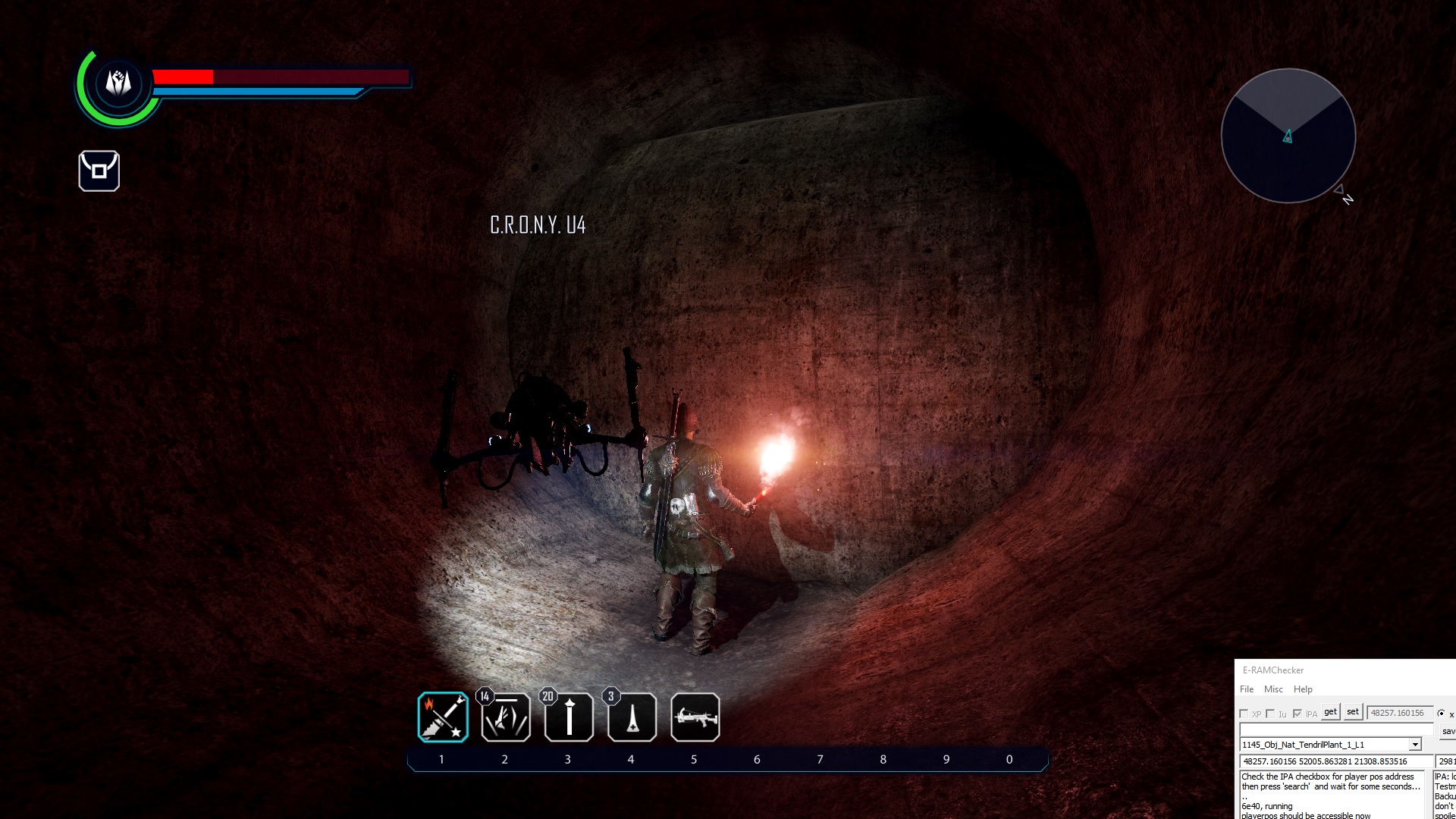Open the backpack icon below the health bar

pyautogui.click(x=99, y=171)
